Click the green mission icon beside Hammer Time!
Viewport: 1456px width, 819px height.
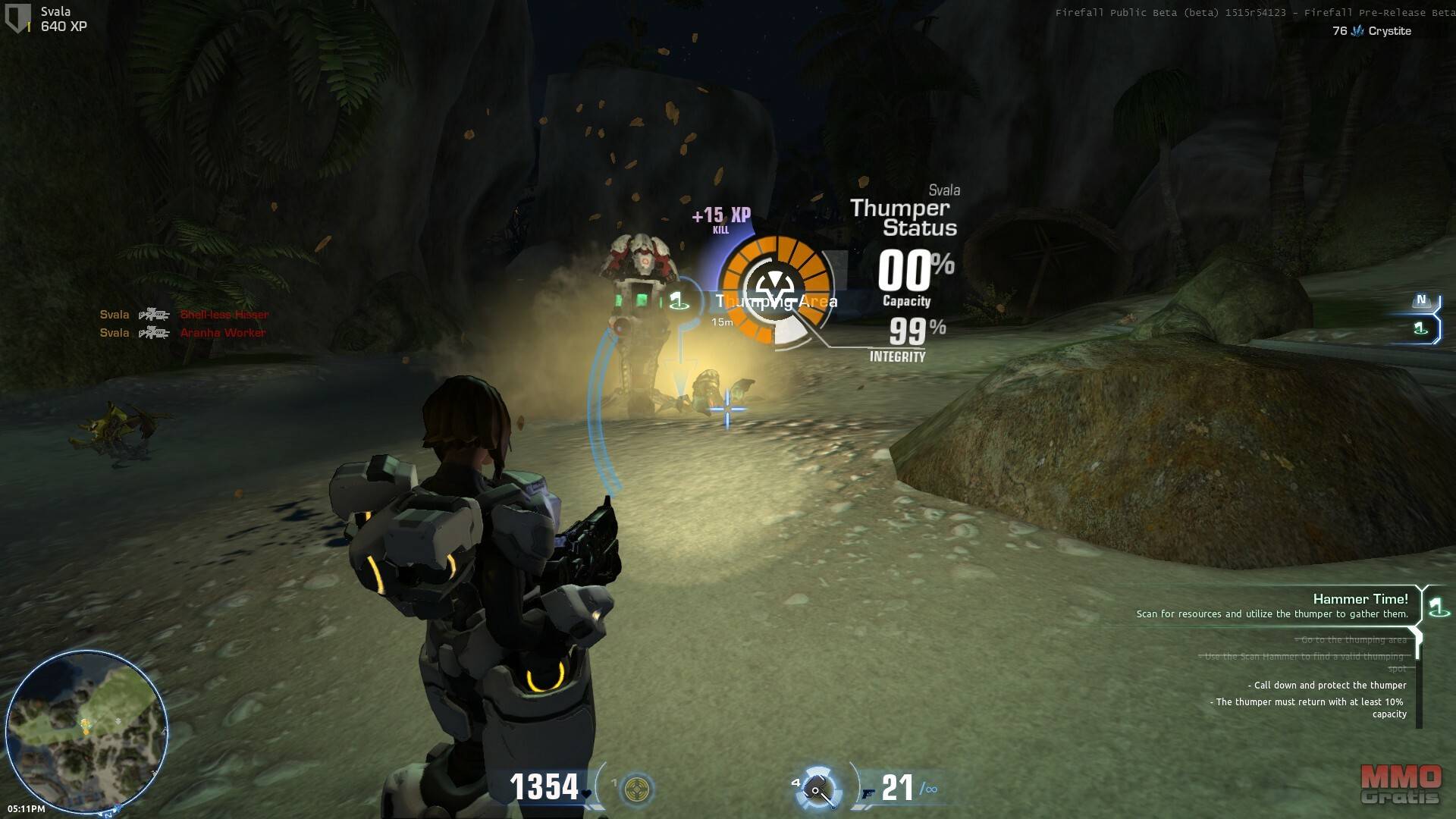tap(1436, 607)
